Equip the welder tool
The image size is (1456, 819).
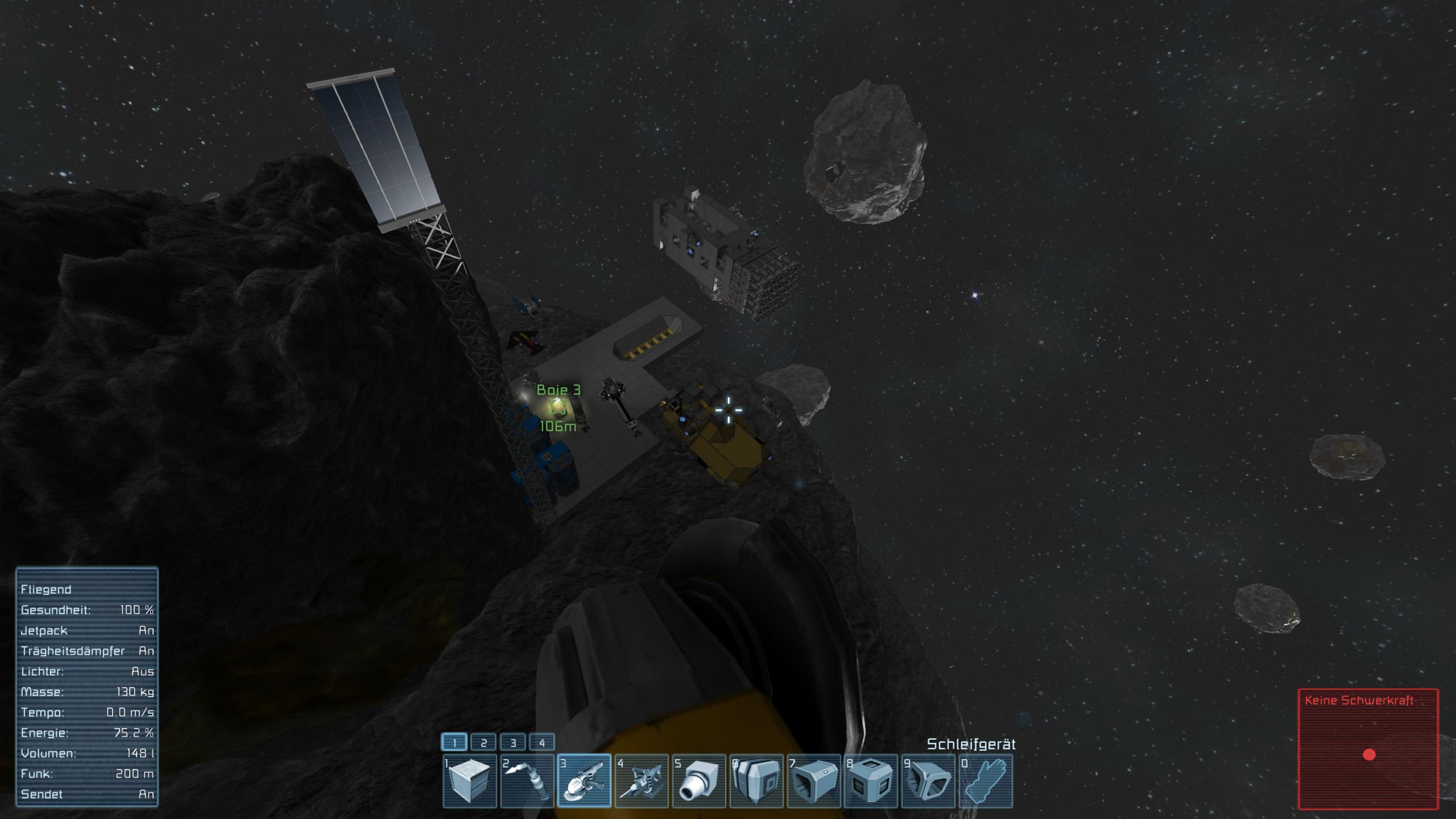coord(527,780)
